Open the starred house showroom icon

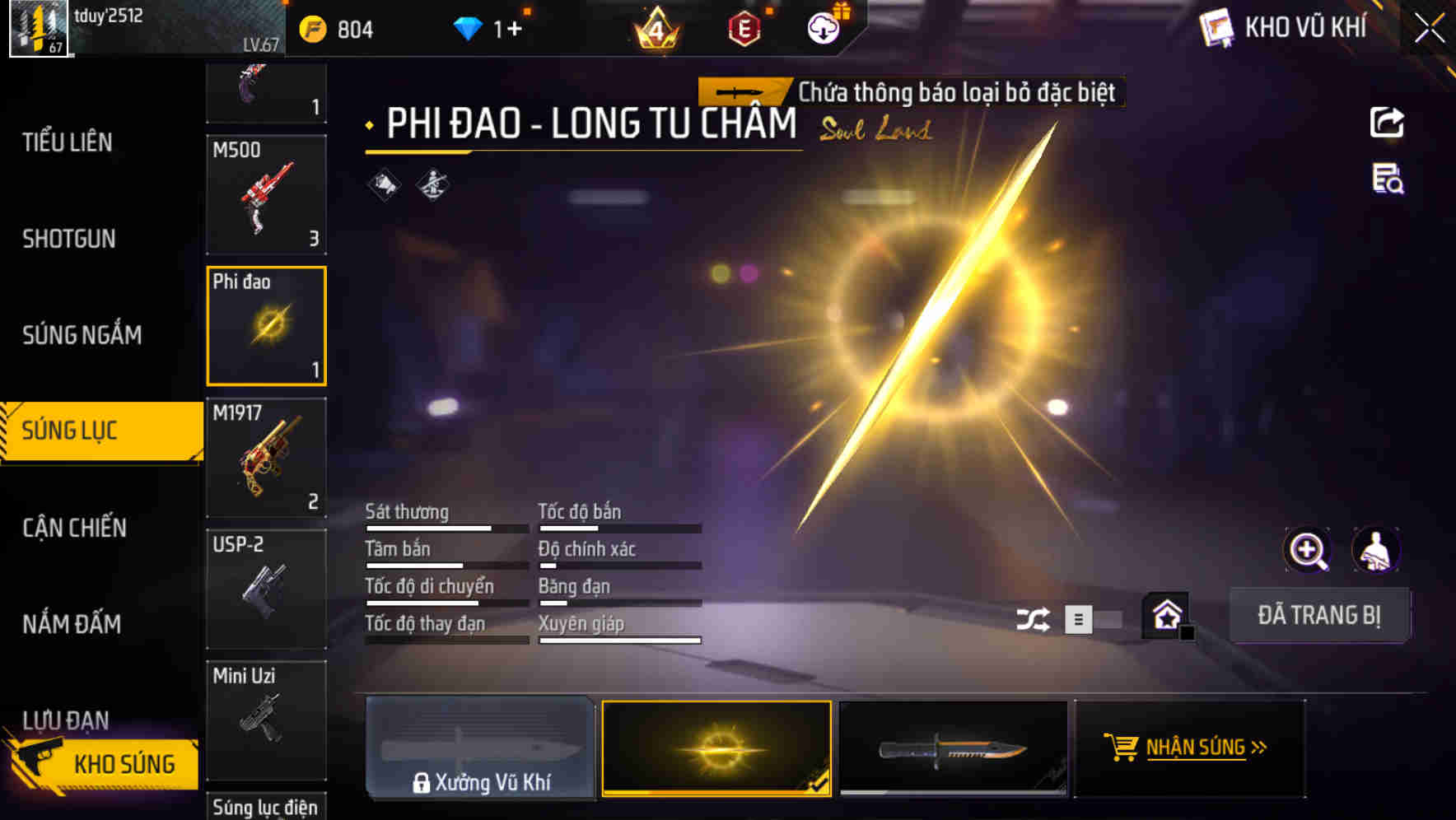coord(1164,615)
